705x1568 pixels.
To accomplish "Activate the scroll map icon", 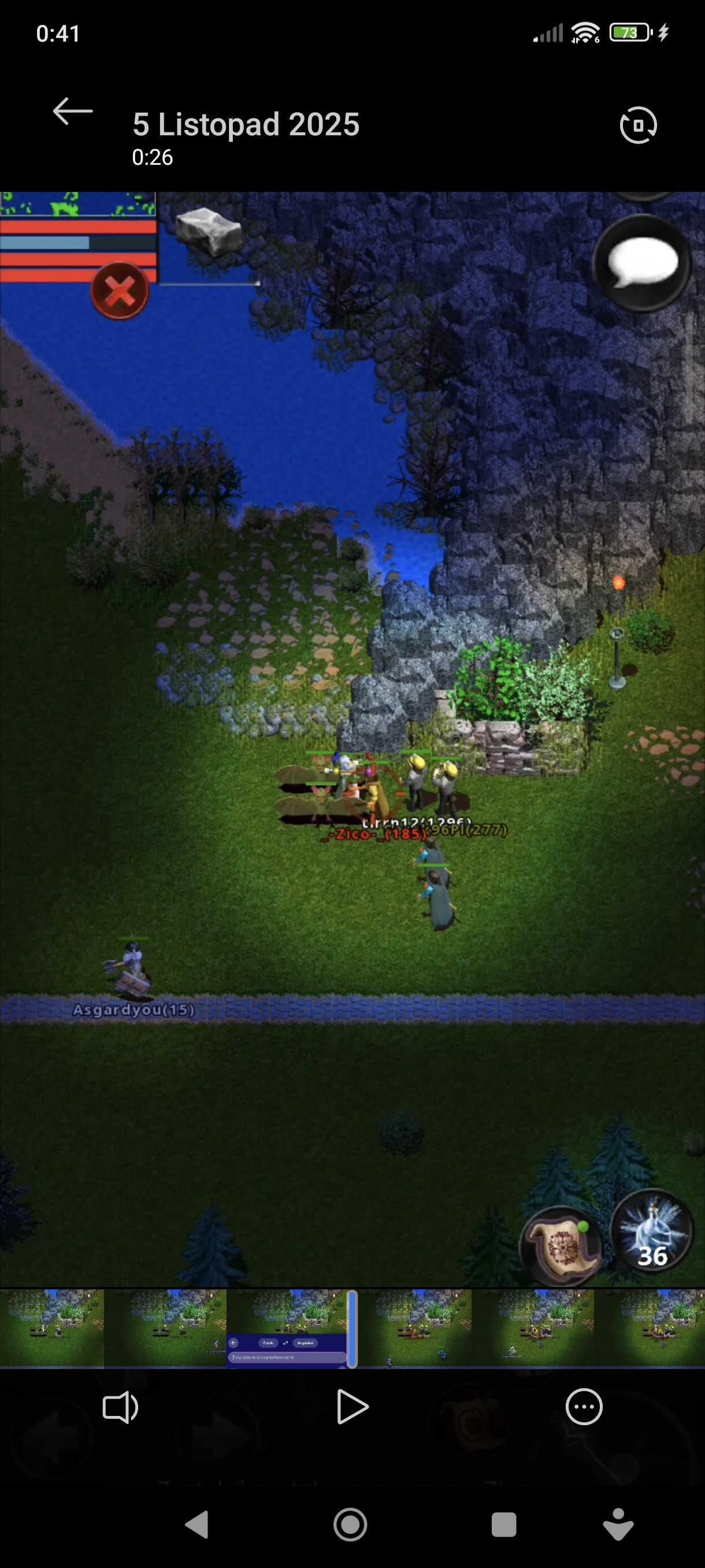I will tap(560, 1246).
